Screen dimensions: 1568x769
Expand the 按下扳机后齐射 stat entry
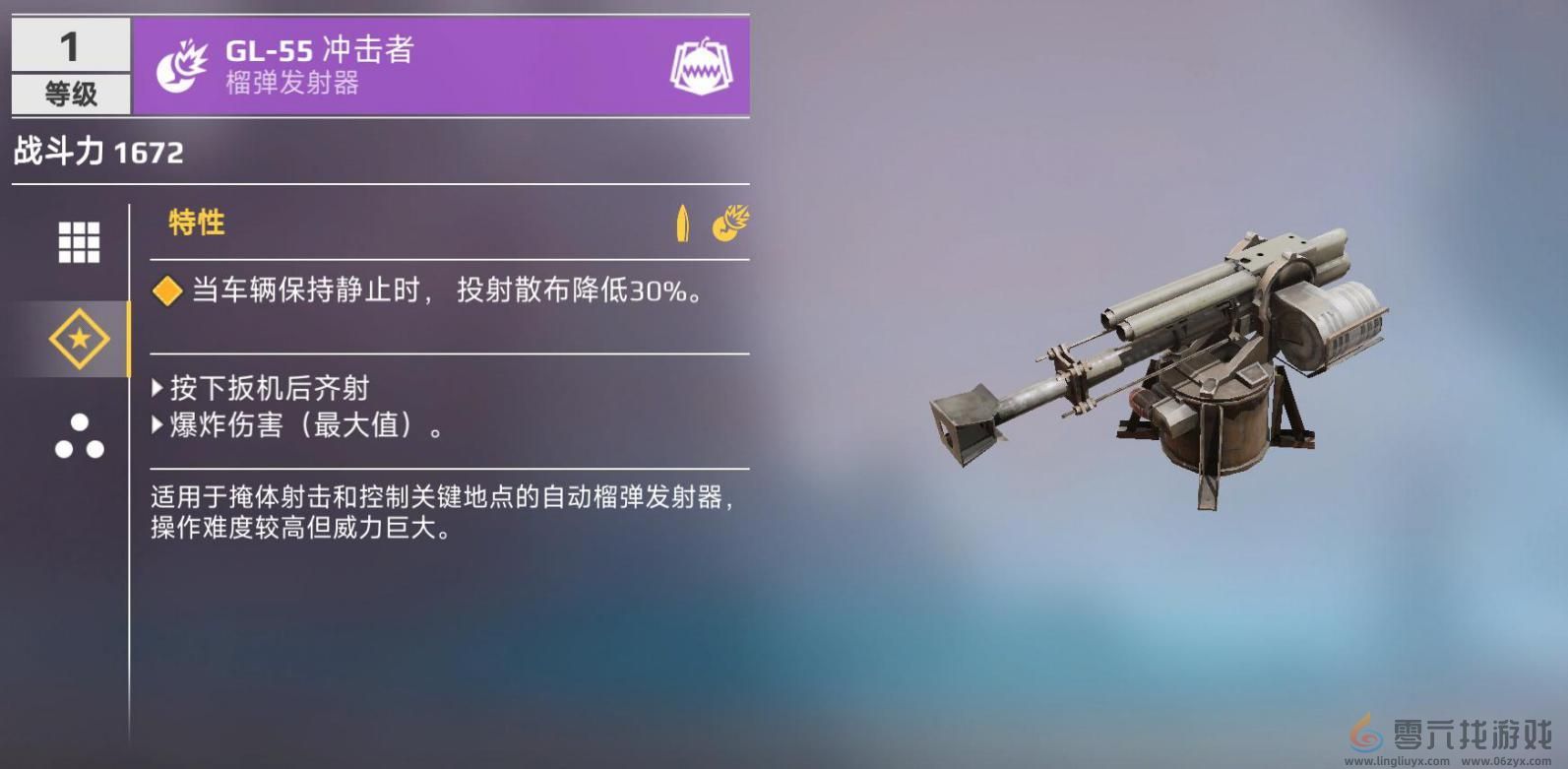click(261, 388)
